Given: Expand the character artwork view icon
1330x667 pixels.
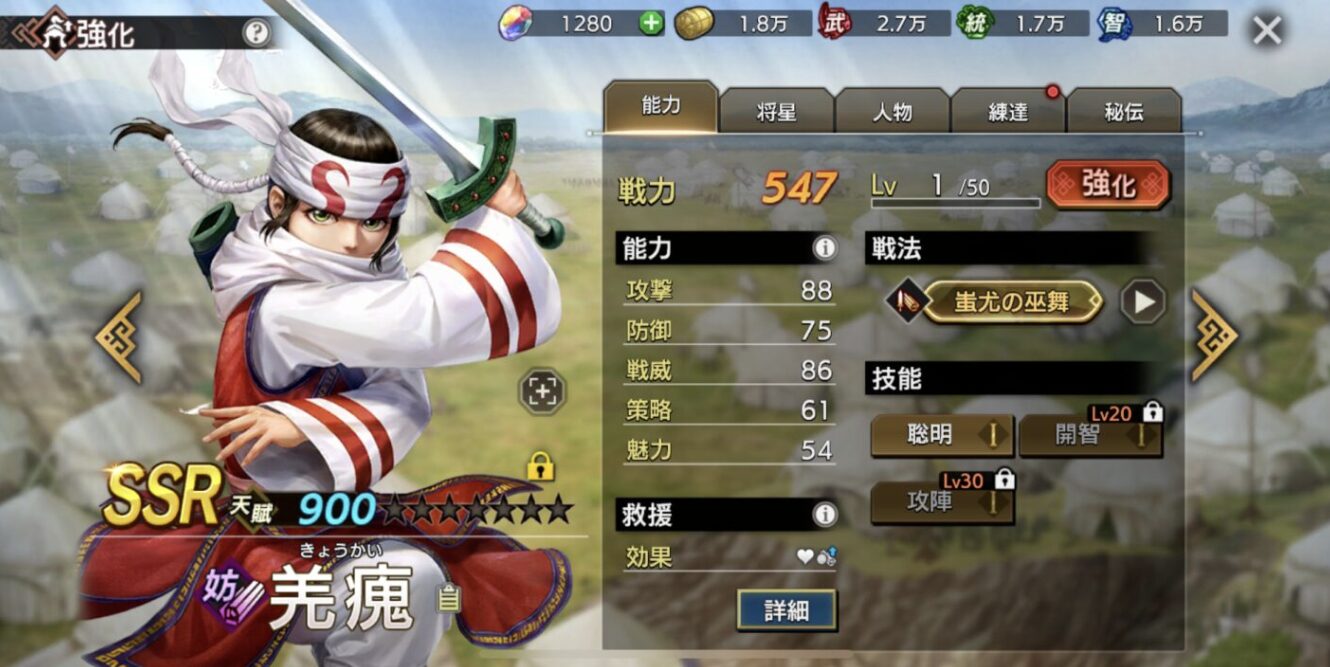Looking at the screenshot, I should tap(542, 392).
